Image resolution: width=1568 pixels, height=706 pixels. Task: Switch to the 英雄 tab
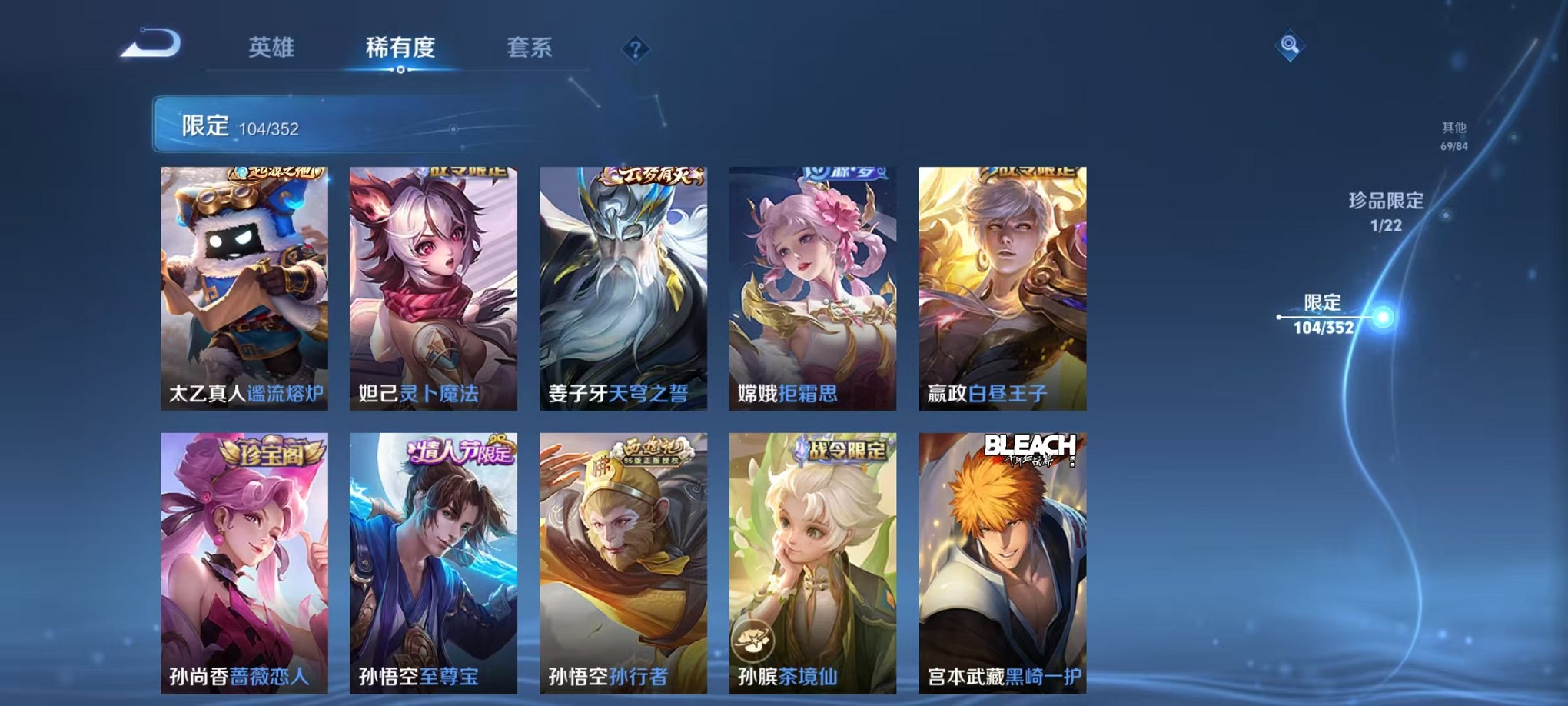pyautogui.click(x=271, y=48)
